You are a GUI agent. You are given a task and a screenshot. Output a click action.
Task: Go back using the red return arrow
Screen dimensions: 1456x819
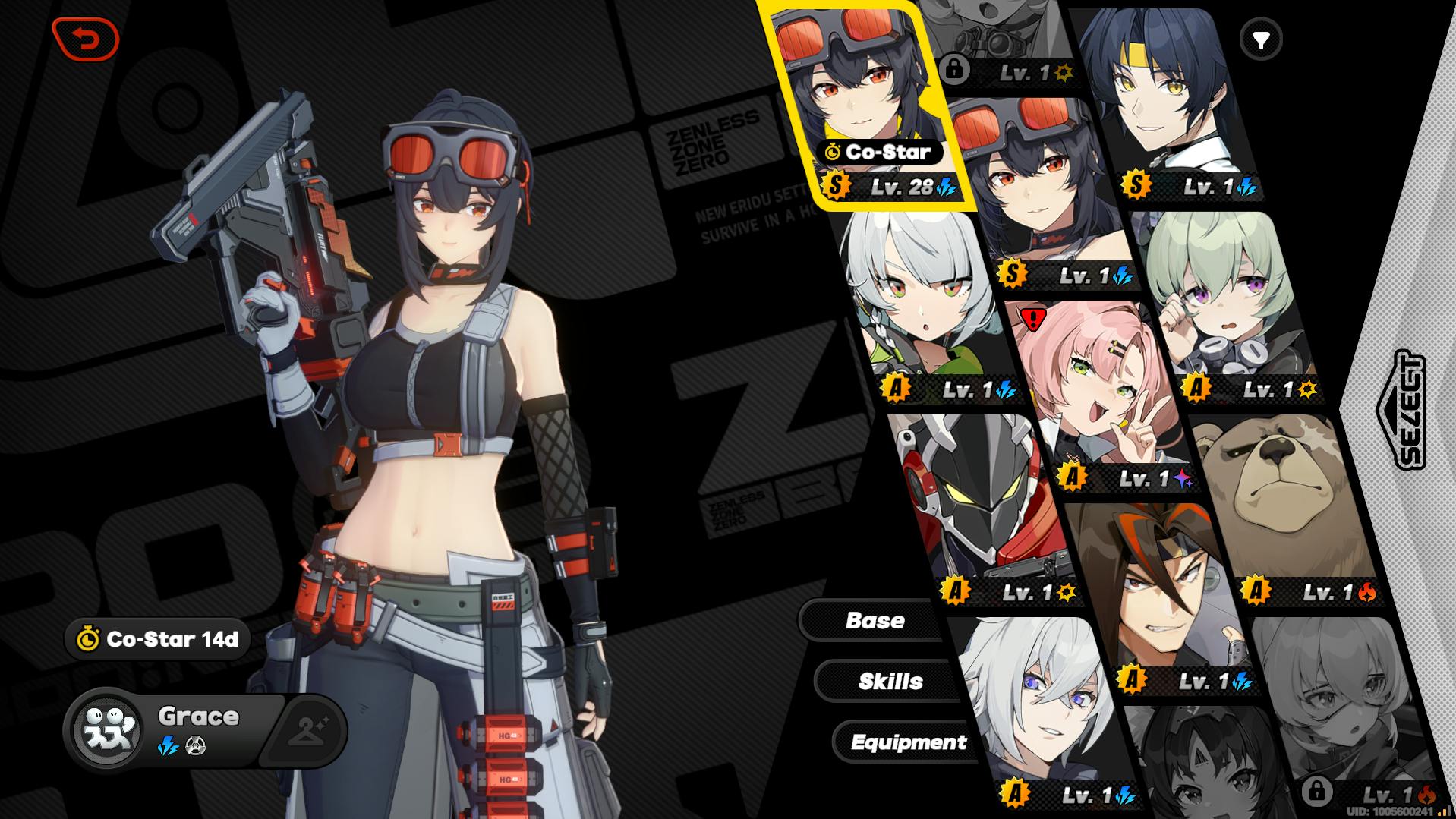click(86, 39)
